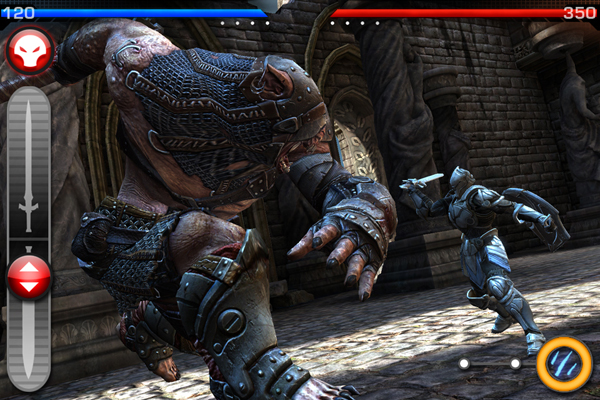The width and height of the screenshot is (600, 400).
Task: Click the sword-shaped vertical gauge
Action: 29,165
